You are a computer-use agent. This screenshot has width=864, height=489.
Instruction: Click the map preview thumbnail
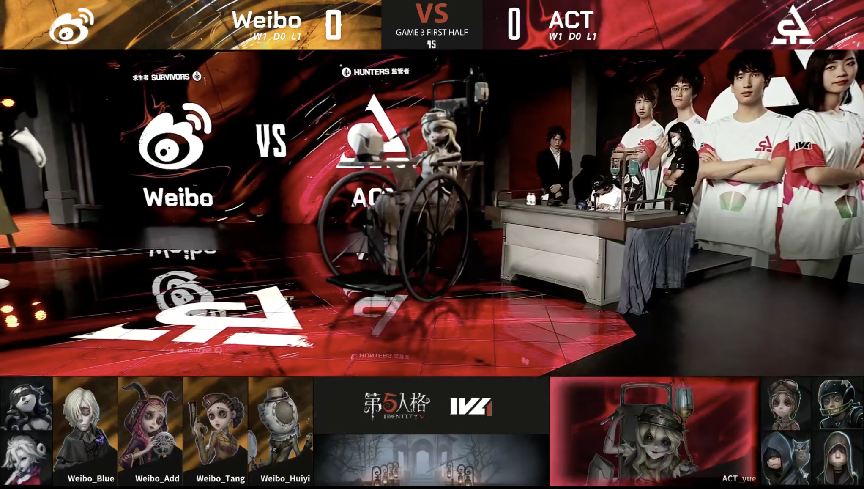click(x=431, y=460)
